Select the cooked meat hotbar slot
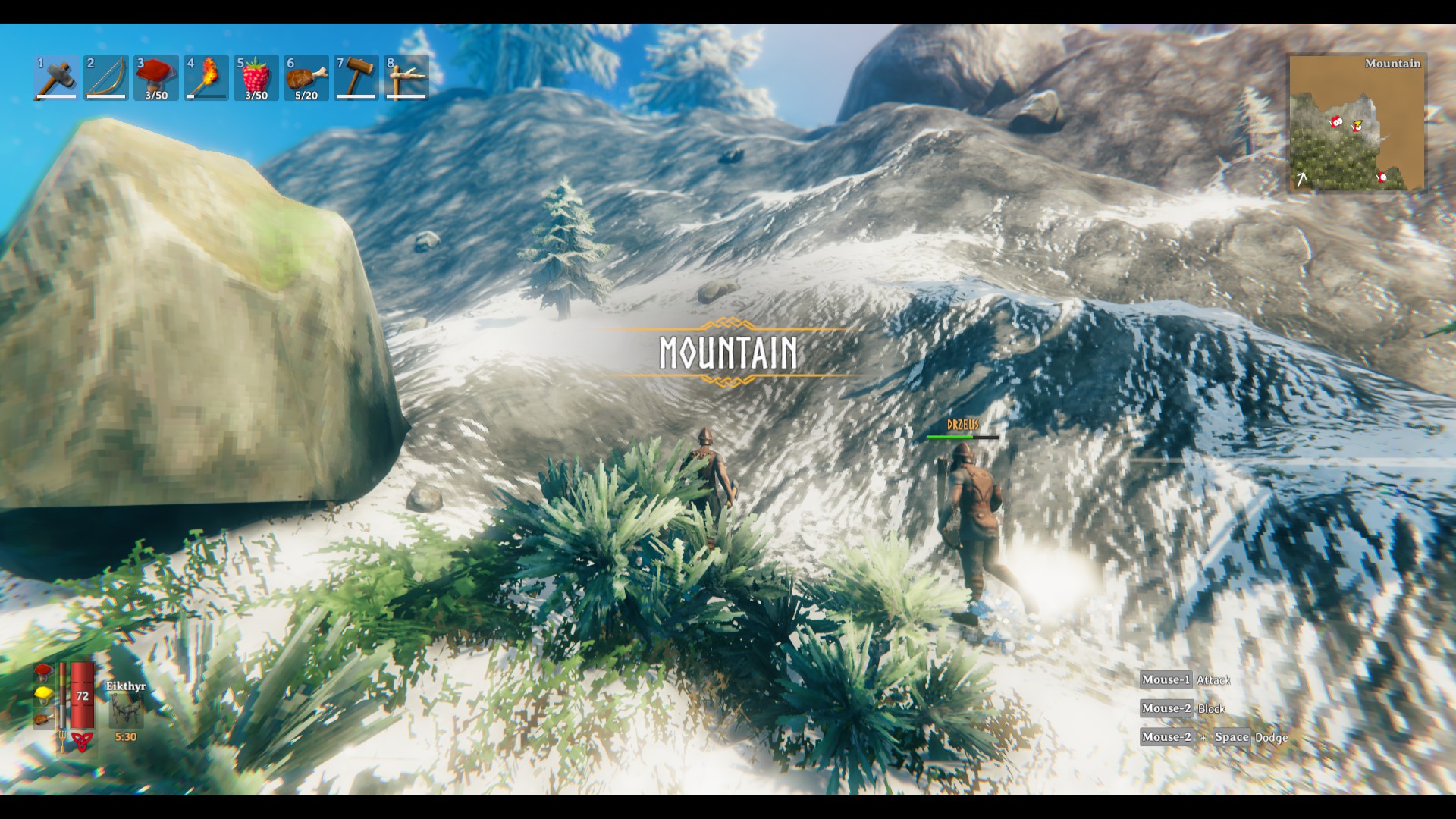Image resolution: width=1456 pixels, height=819 pixels. [306, 77]
